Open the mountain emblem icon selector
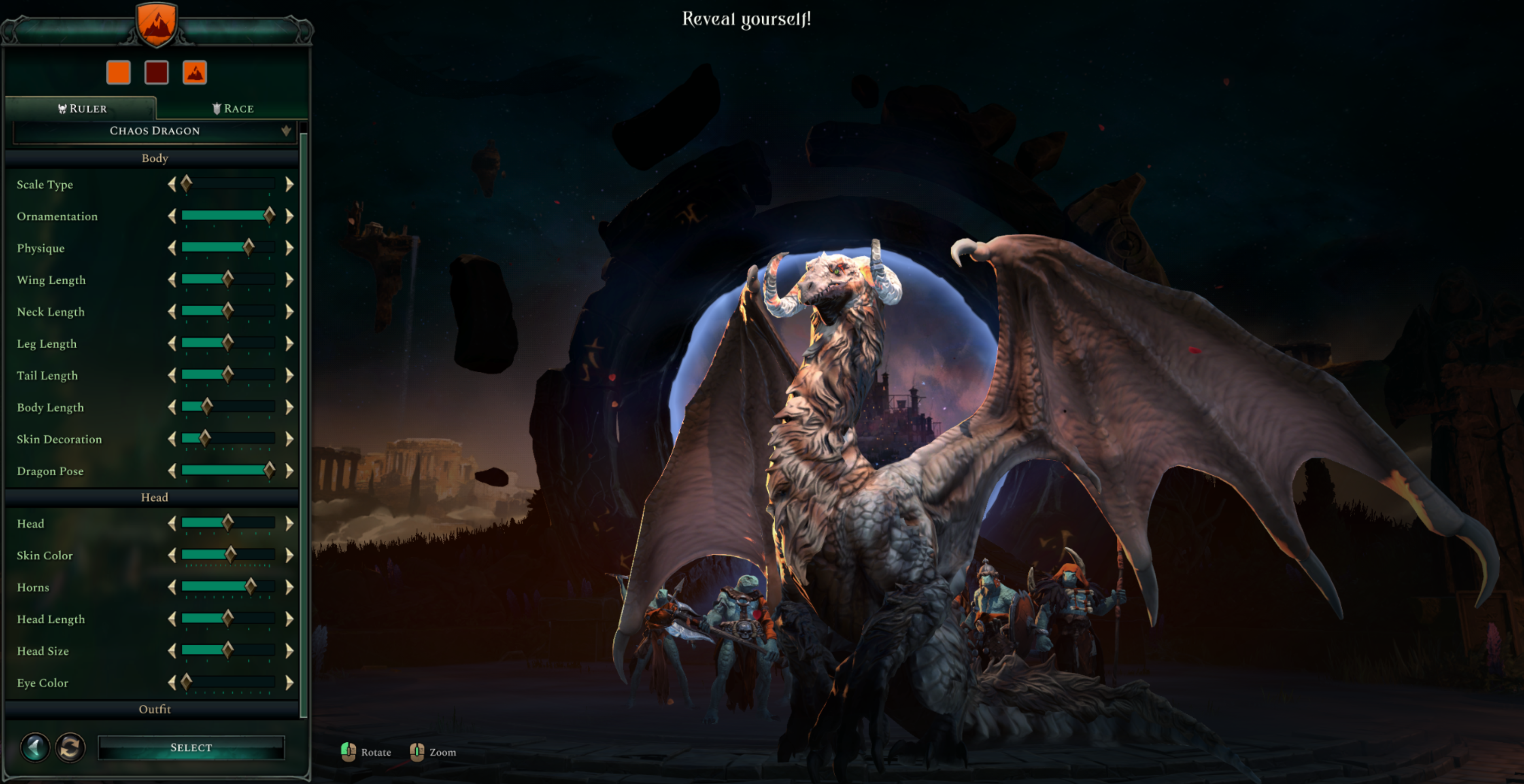 click(195, 73)
